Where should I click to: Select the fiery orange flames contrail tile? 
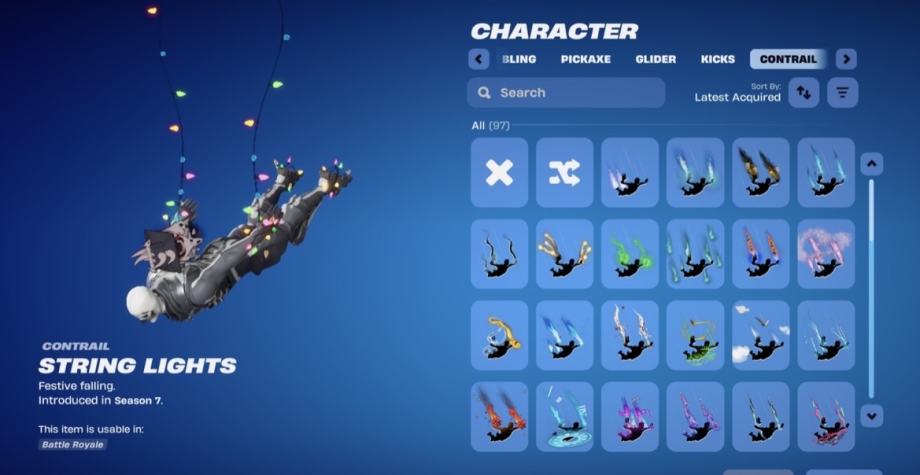pos(499,417)
